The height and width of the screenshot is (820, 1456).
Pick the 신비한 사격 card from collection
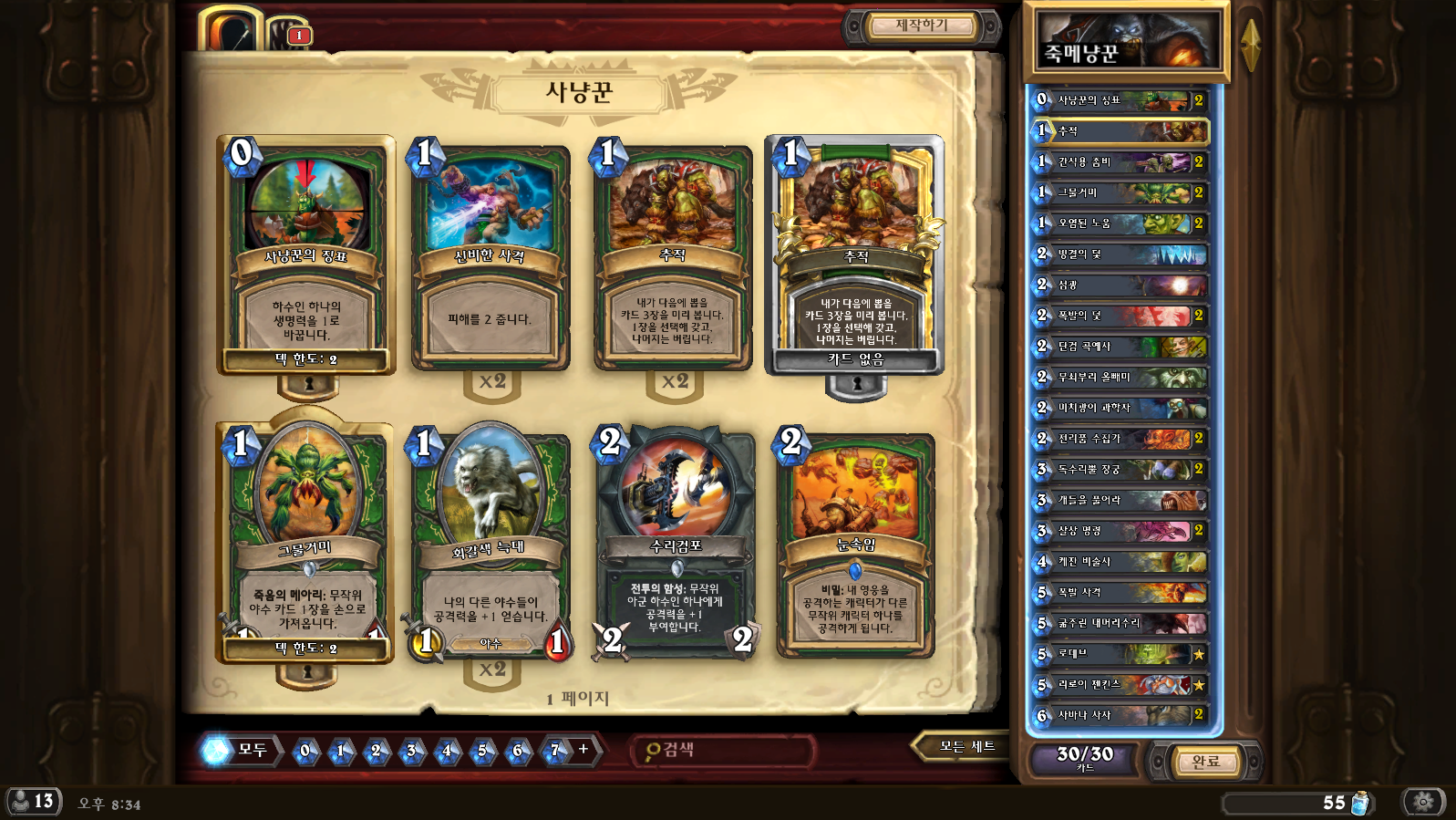coord(490,257)
